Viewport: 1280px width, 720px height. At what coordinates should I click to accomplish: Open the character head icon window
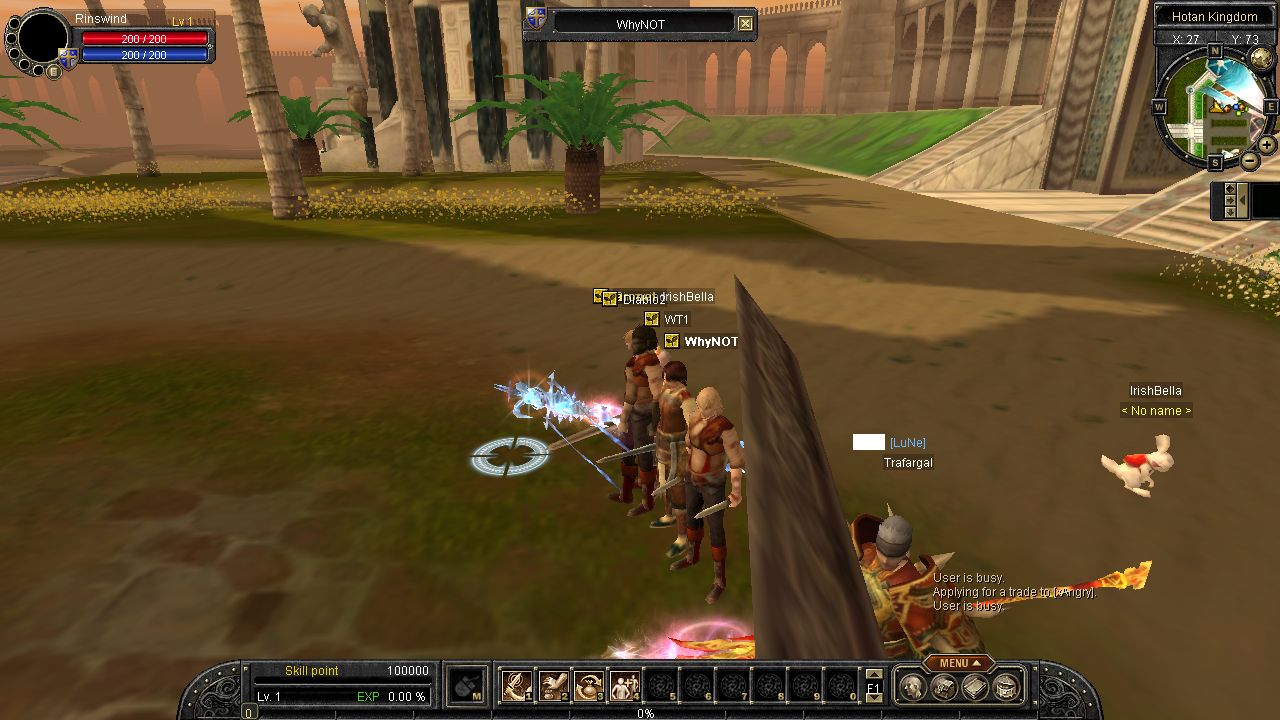(912, 687)
